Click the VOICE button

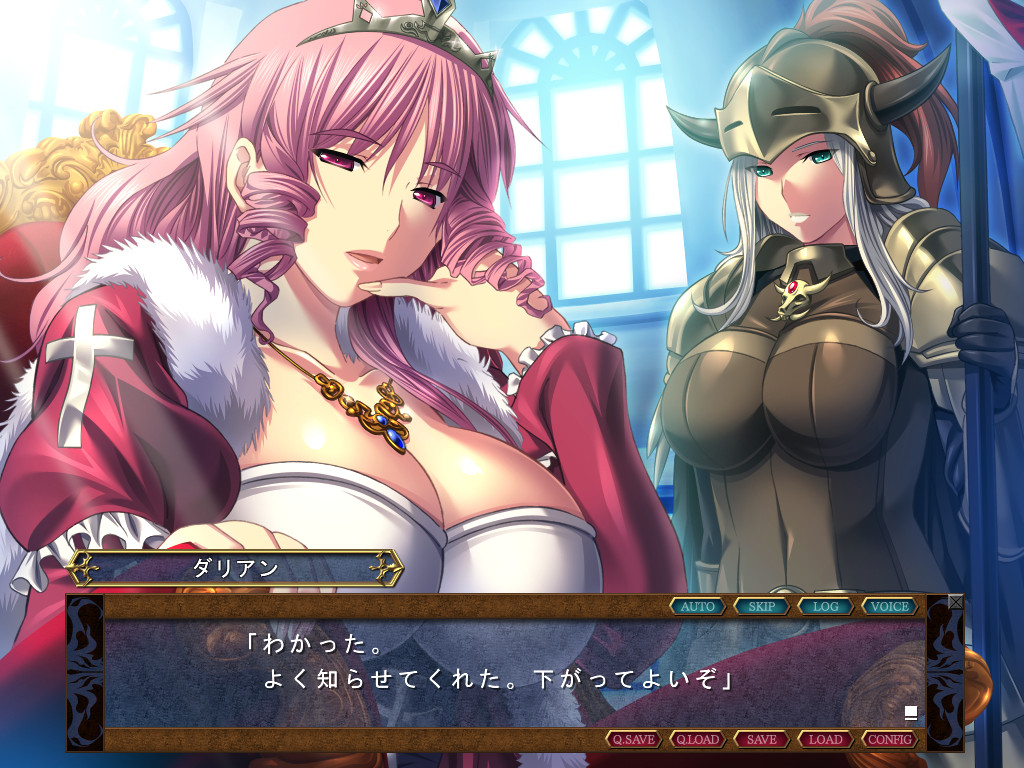(x=890, y=606)
